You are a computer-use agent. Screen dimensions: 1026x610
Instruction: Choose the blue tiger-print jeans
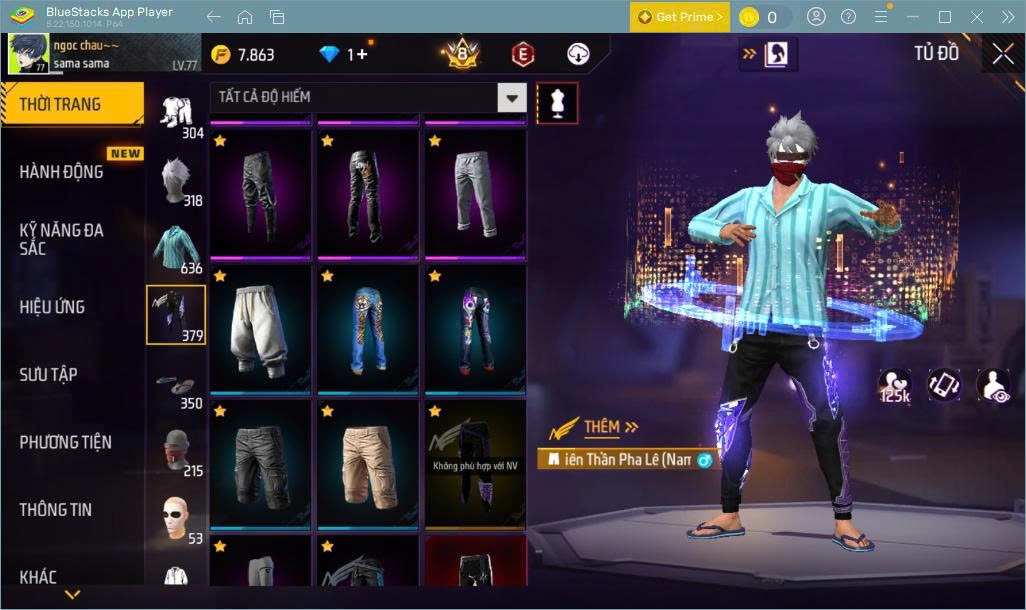tap(368, 328)
